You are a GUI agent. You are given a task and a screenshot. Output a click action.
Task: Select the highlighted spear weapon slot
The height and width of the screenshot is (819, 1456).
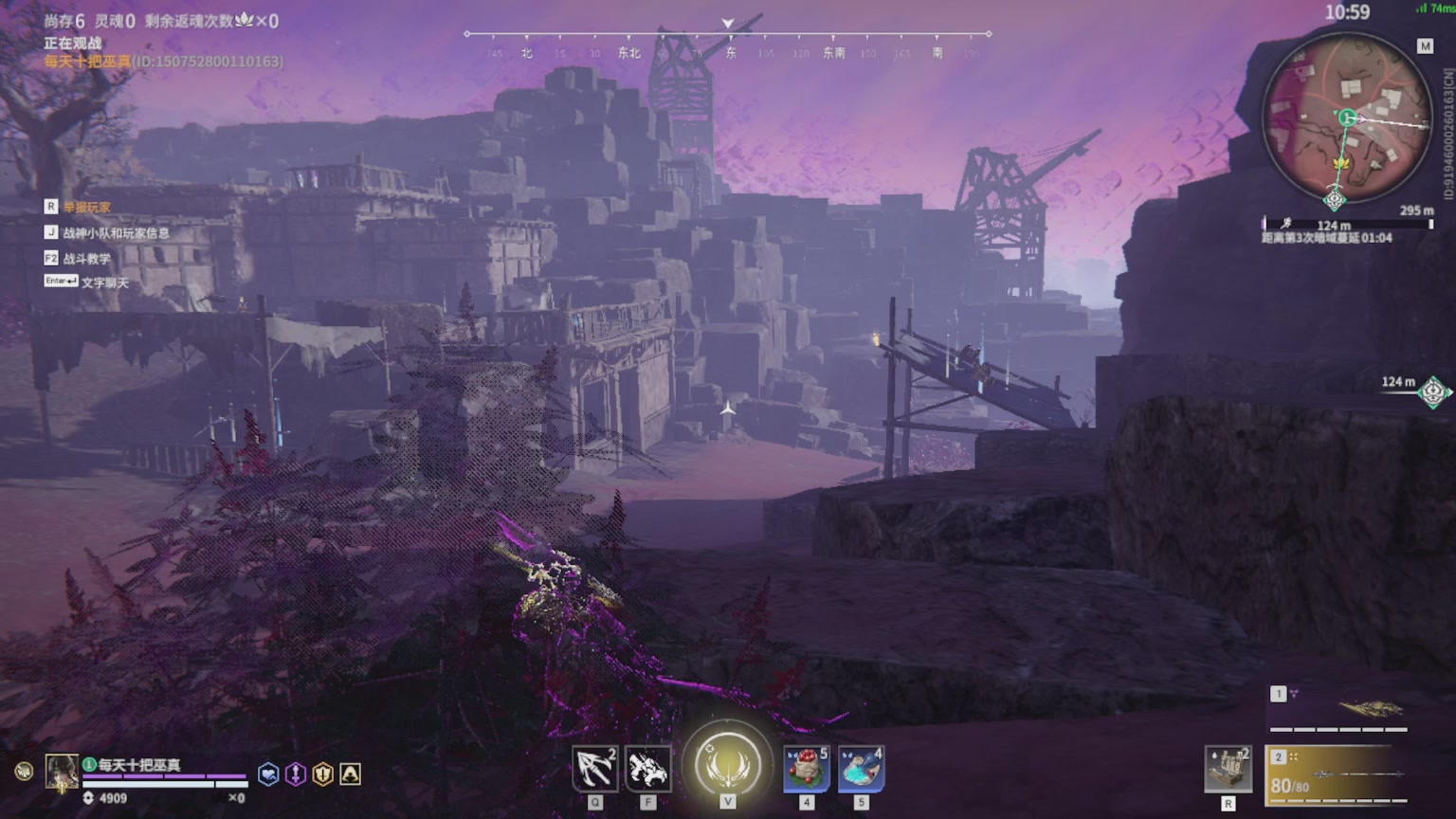[1337, 774]
